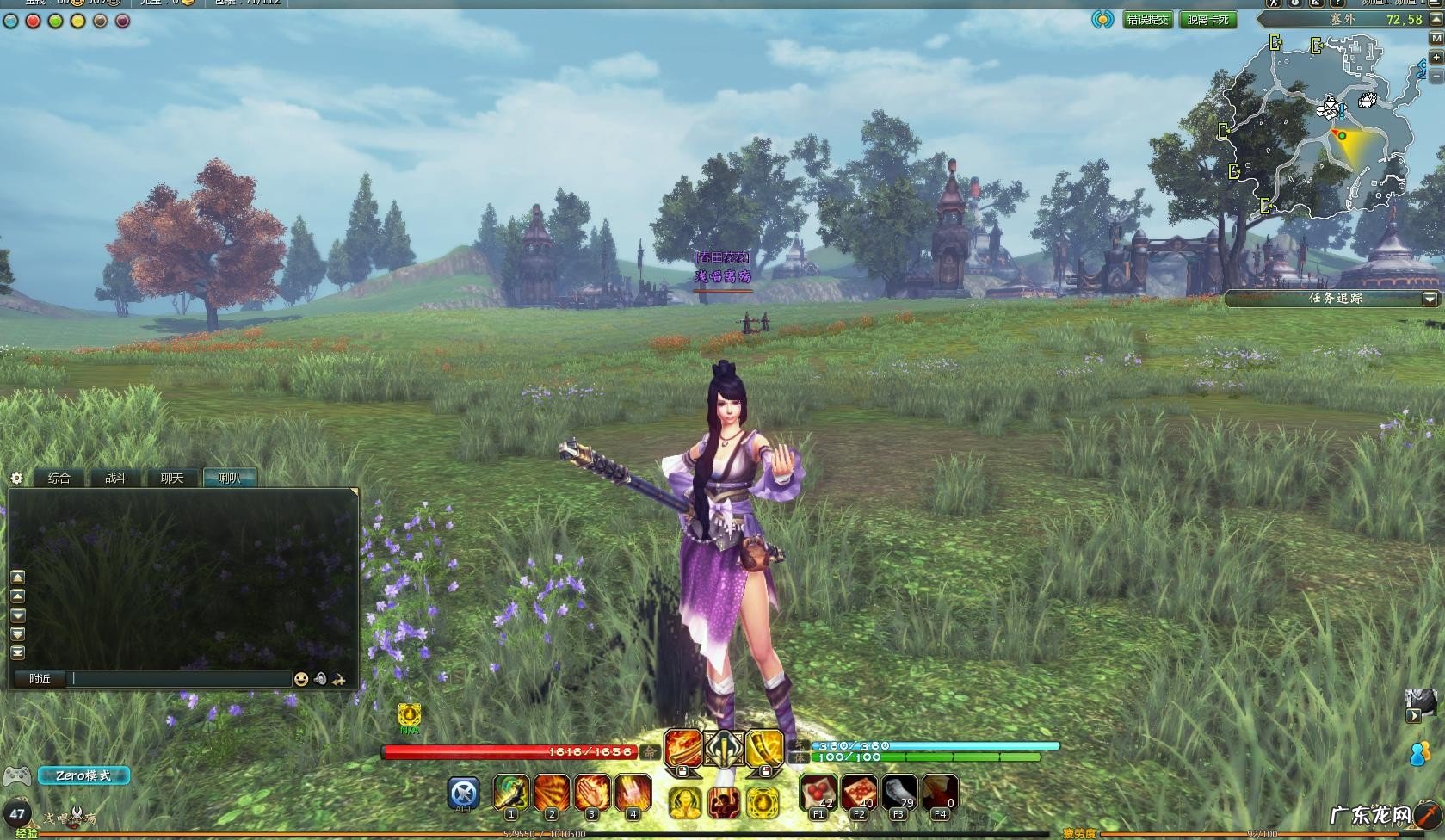The image size is (1445, 840).
Task: Use the F2 food item with count 40
Action: (859, 793)
